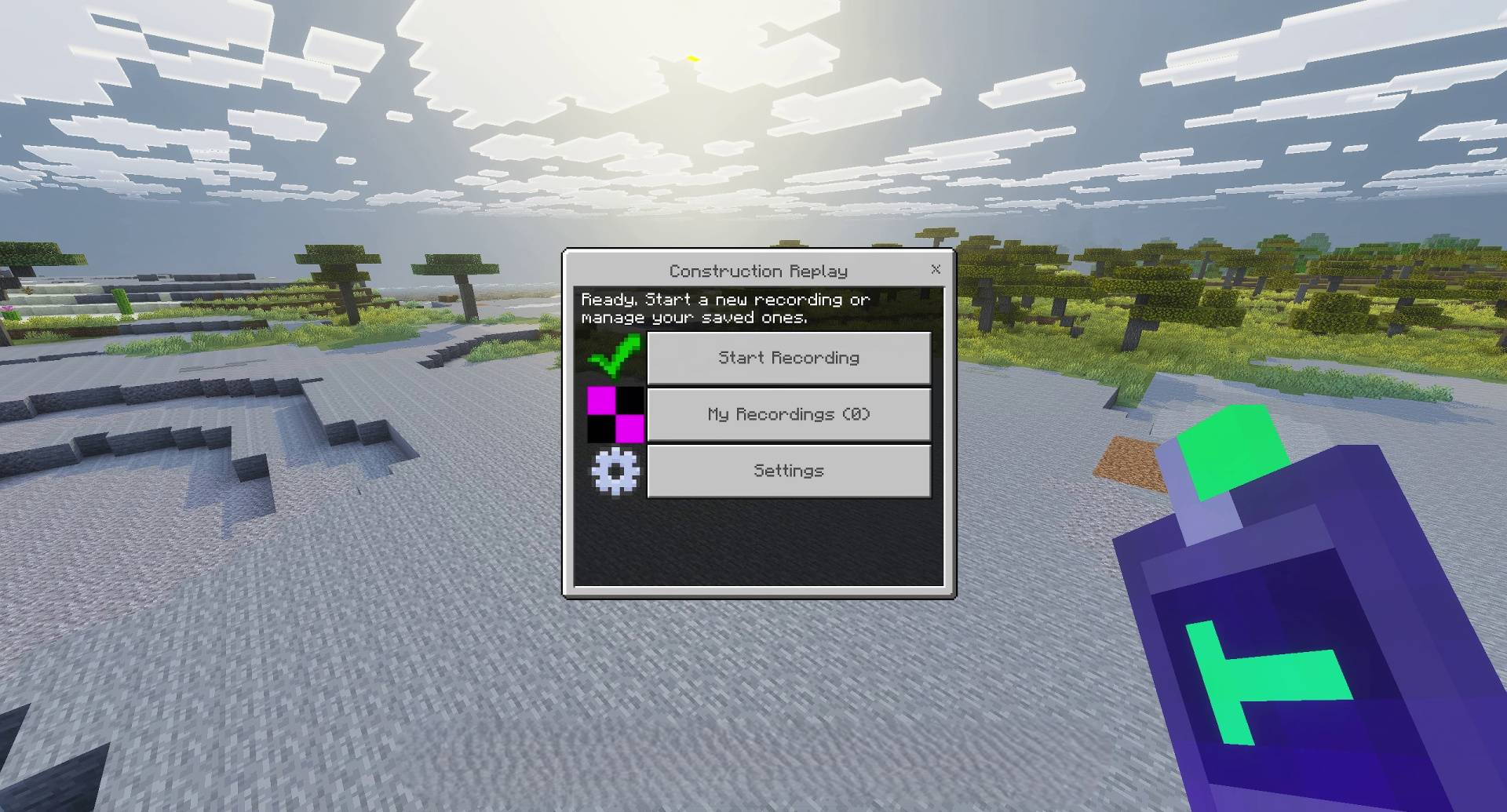Screen dimensions: 1507x812
Task: Click the gear icon beside Settings
Action: click(615, 472)
